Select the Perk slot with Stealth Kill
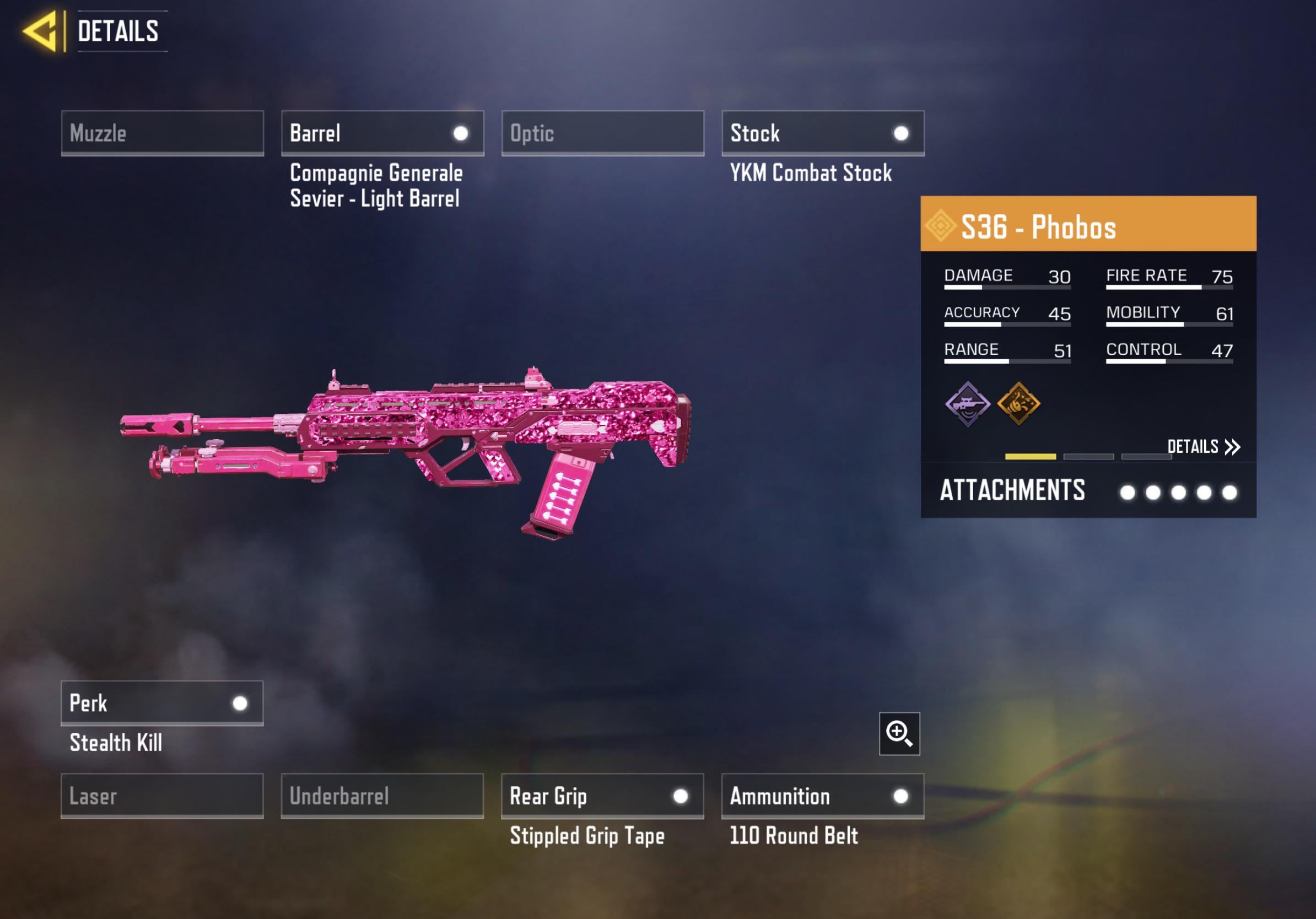1316x919 pixels. coord(162,703)
